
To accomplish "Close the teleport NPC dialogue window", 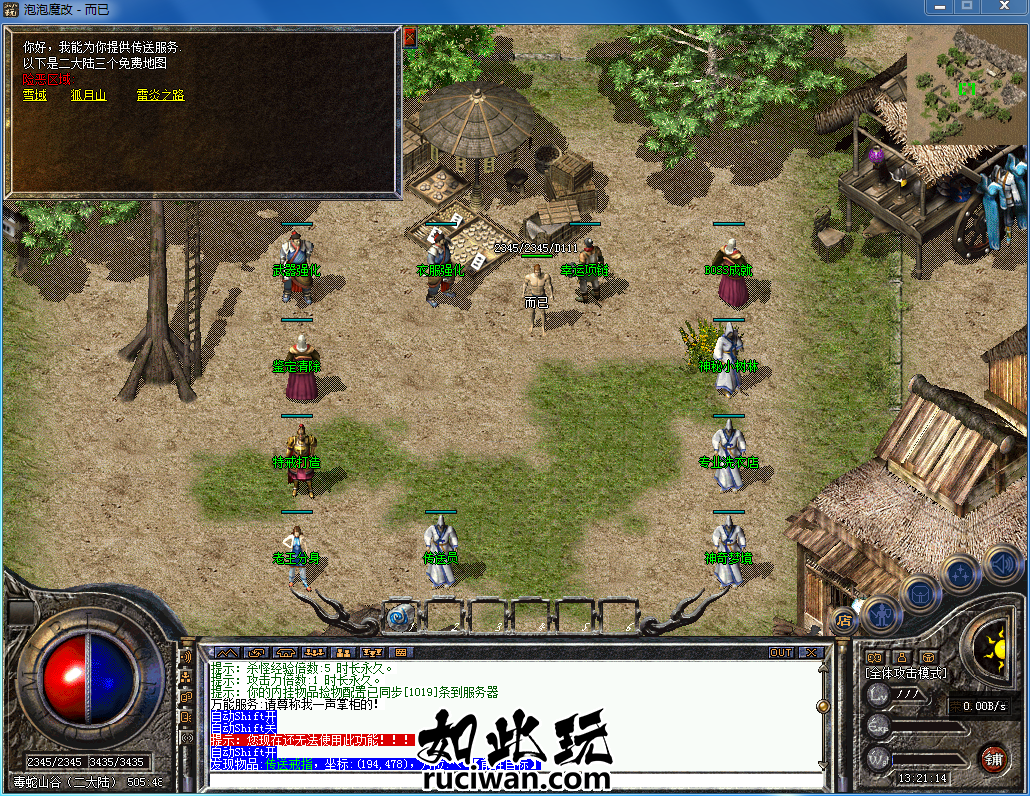I will tap(409, 37).
